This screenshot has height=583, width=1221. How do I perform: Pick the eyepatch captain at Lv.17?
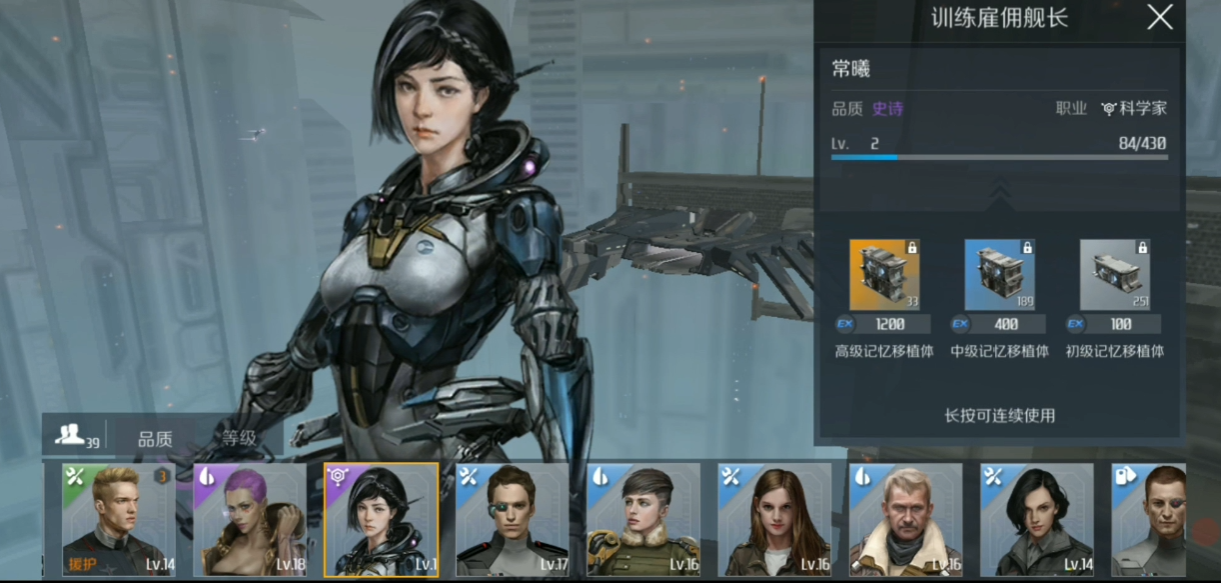[x=512, y=520]
